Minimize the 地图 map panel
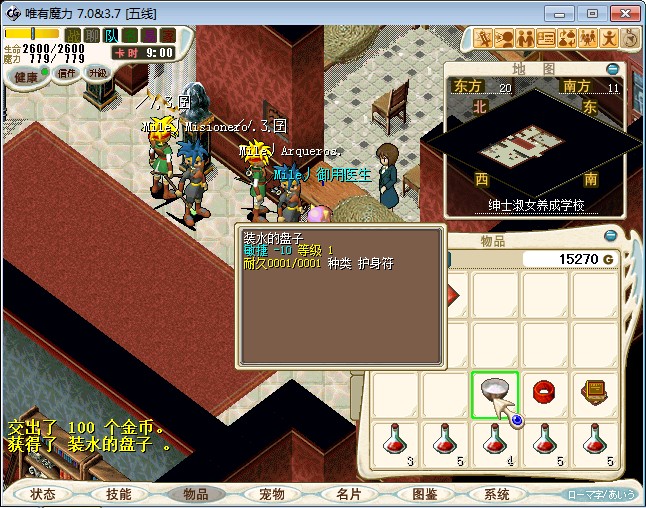Screen dimensions: 646x508 pyautogui.click(x=613, y=69)
